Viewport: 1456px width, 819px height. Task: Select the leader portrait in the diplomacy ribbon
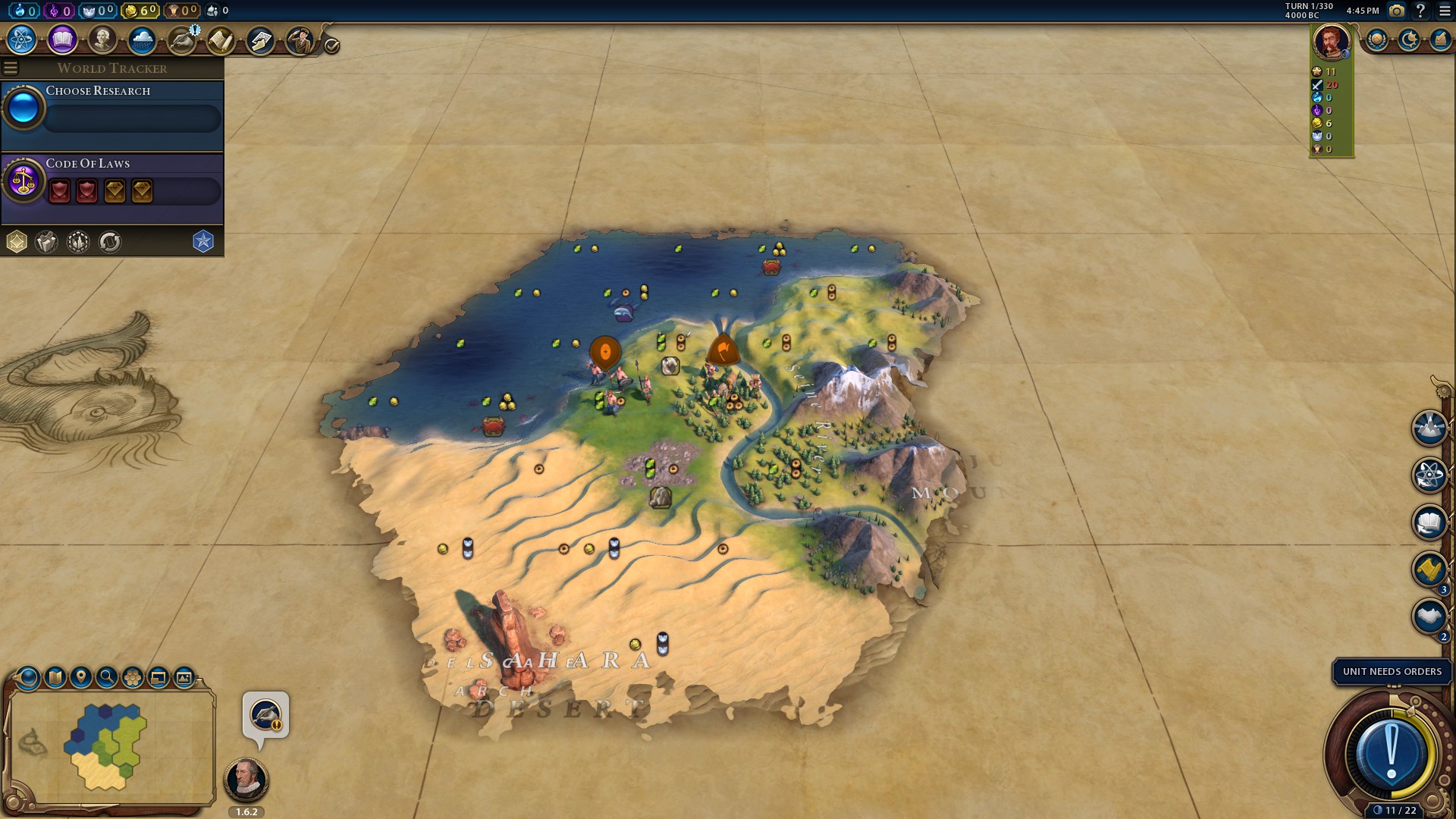click(x=1331, y=40)
